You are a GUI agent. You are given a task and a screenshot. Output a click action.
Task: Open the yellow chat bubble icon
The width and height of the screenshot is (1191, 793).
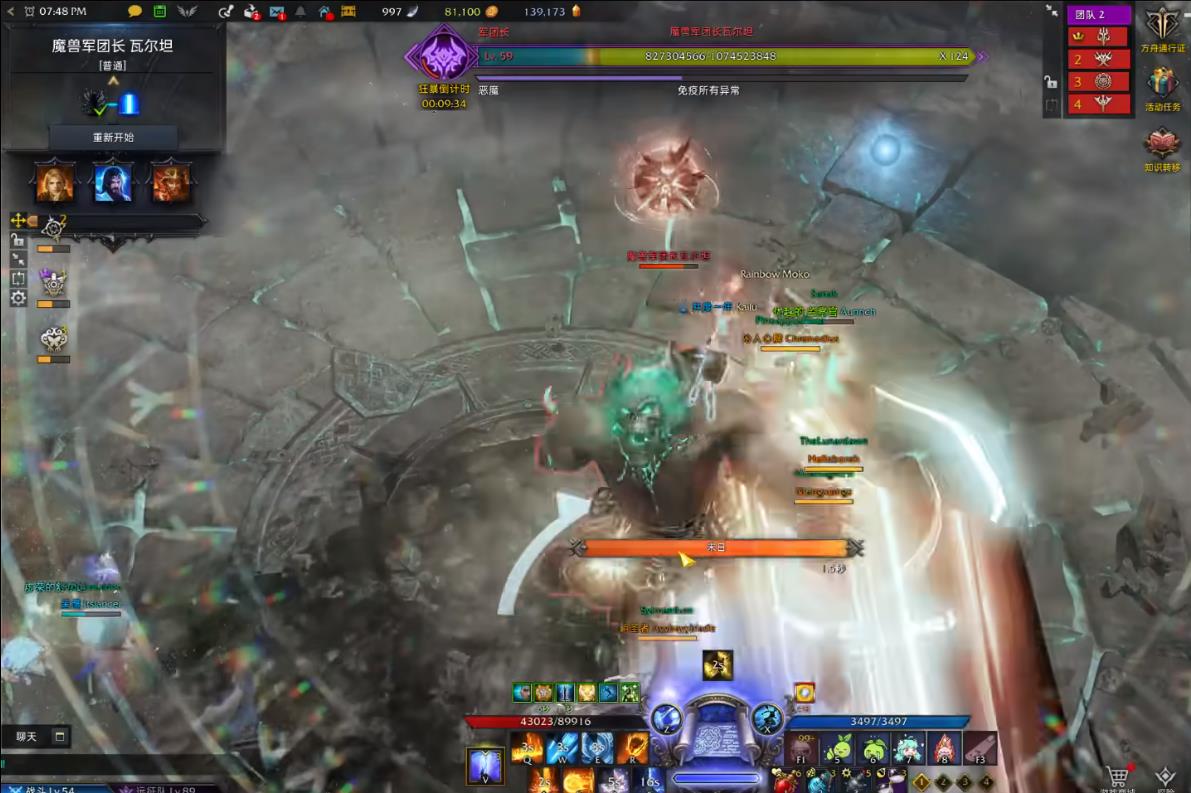tap(135, 11)
